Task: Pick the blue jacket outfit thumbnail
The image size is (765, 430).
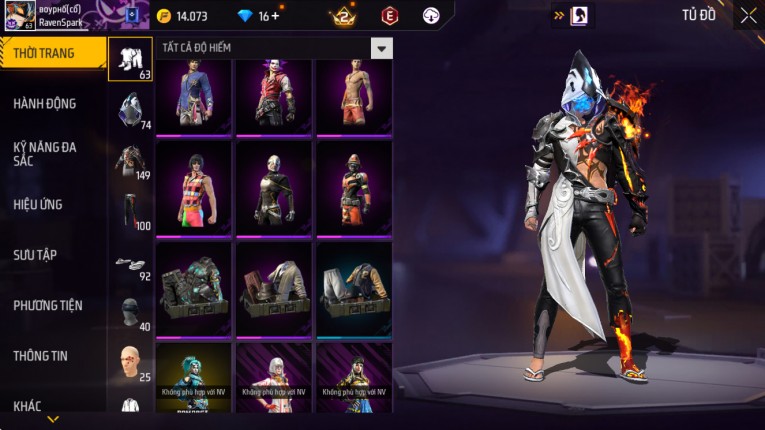Action: [193, 96]
